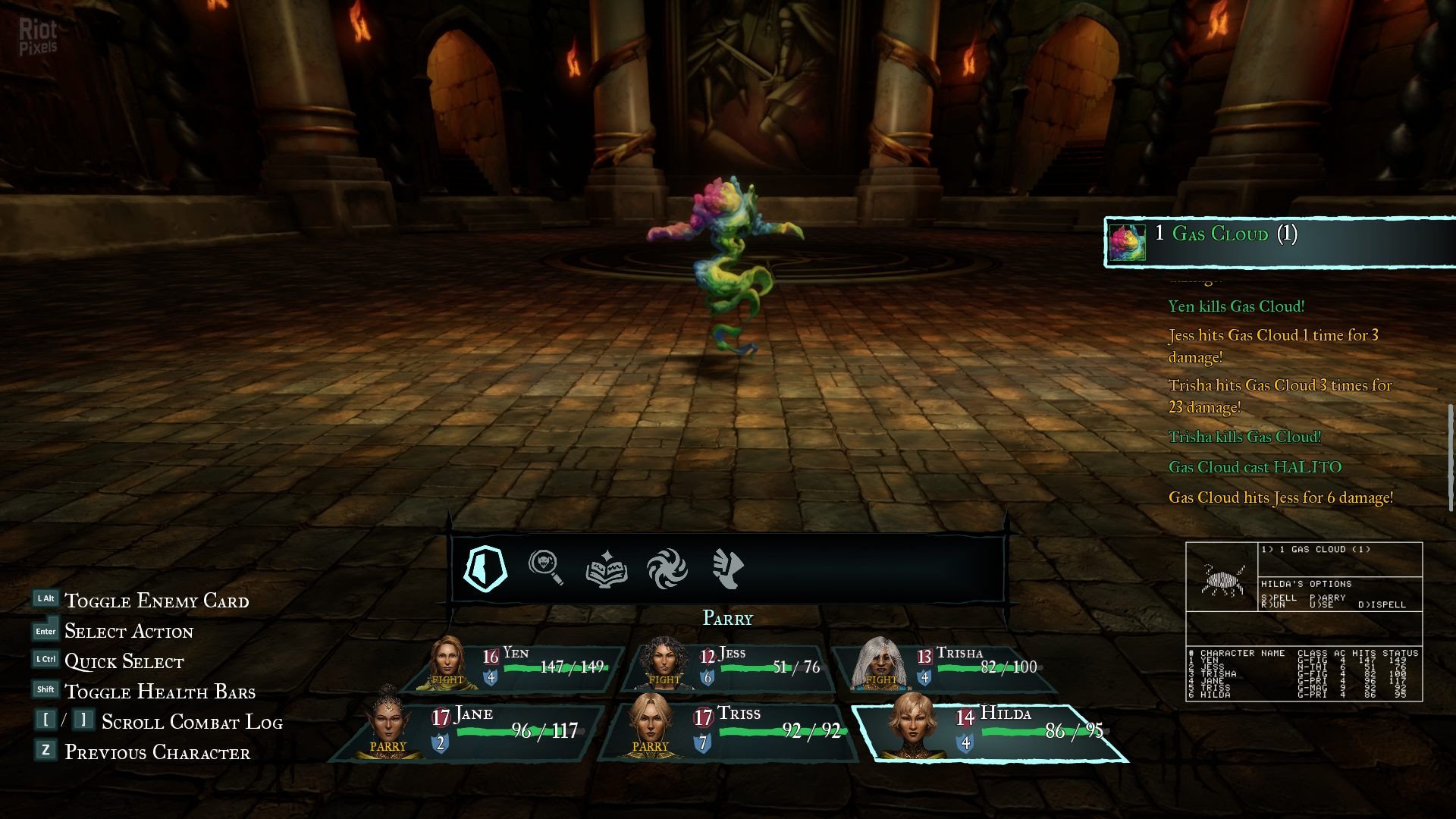Pick Triss's character card
1456x819 pixels.
[x=728, y=732]
